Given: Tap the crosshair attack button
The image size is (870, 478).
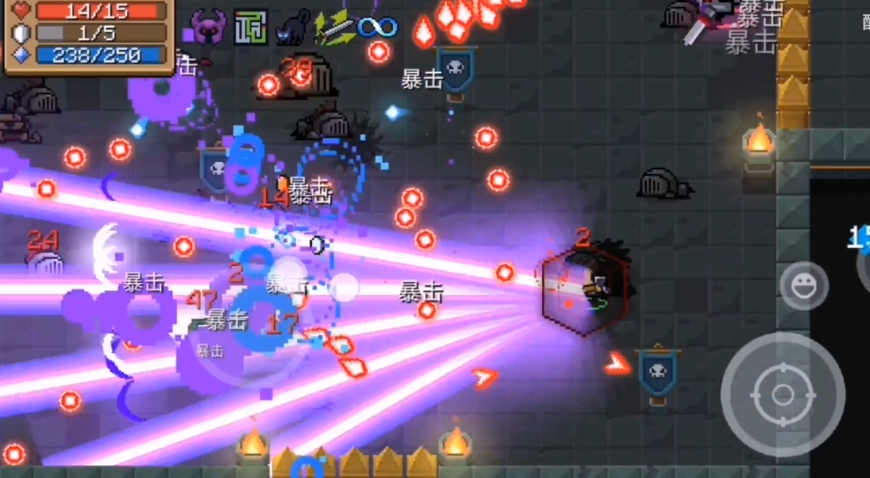Looking at the screenshot, I should click(x=782, y=394).
